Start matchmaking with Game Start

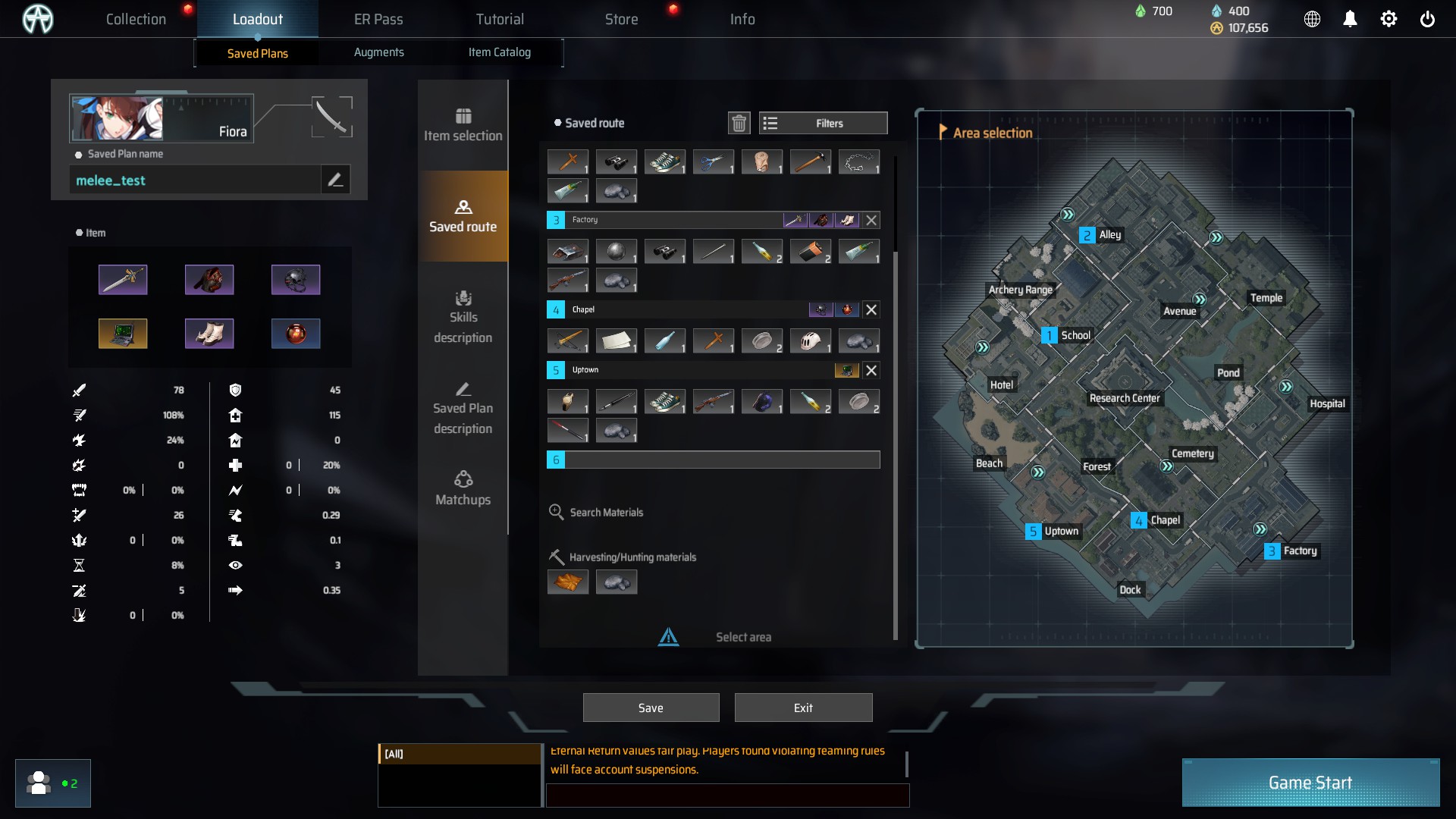1310,783
